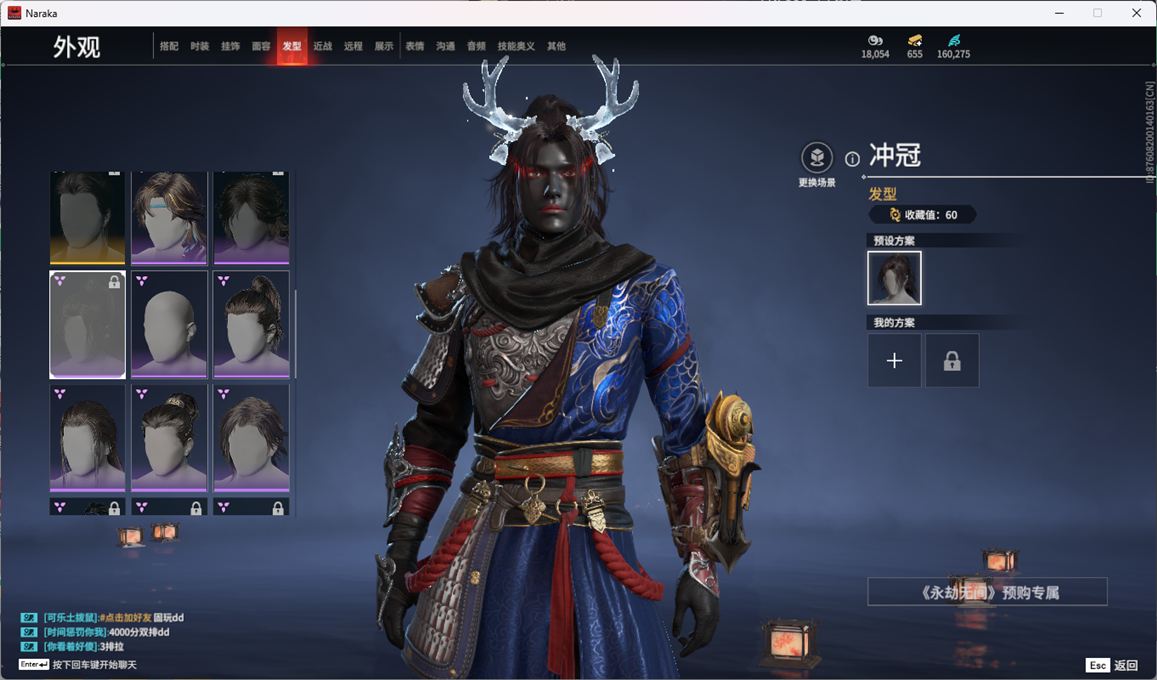The height and width of the screenshot is (680, 1157).
Task: Add a new scheme with the plus button
Action: 894,361
